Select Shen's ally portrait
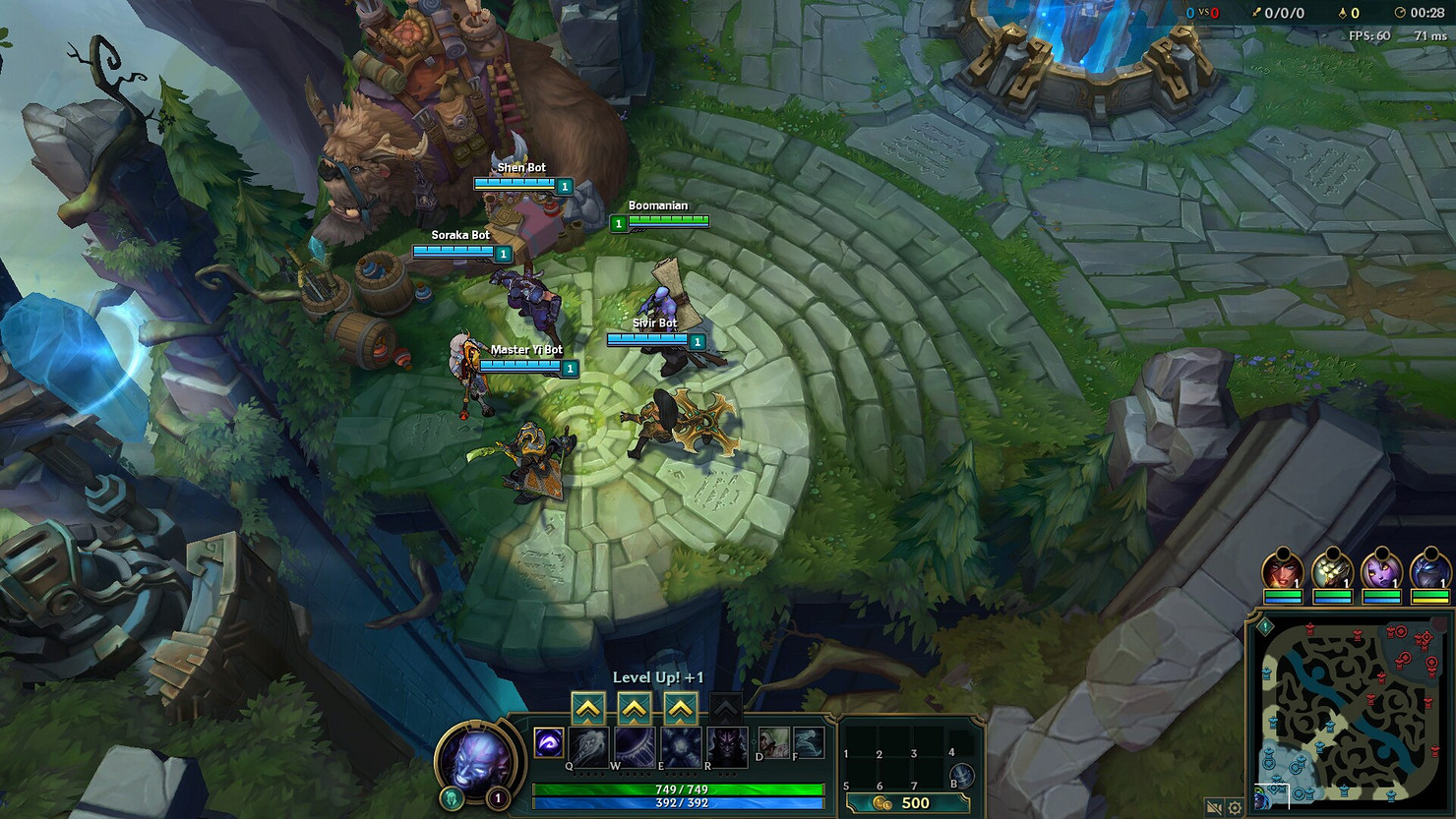This screenshot has width=1456, height=819. click(1429, 570)
